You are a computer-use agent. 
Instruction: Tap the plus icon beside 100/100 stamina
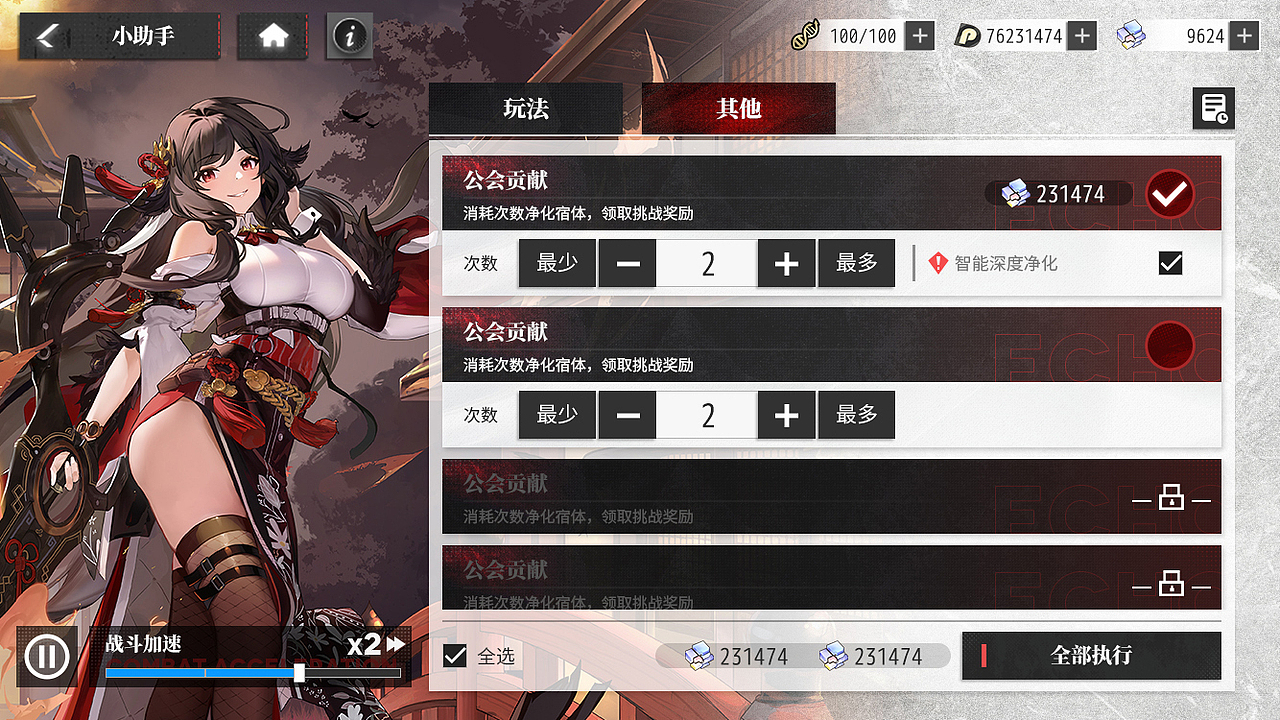918,35
